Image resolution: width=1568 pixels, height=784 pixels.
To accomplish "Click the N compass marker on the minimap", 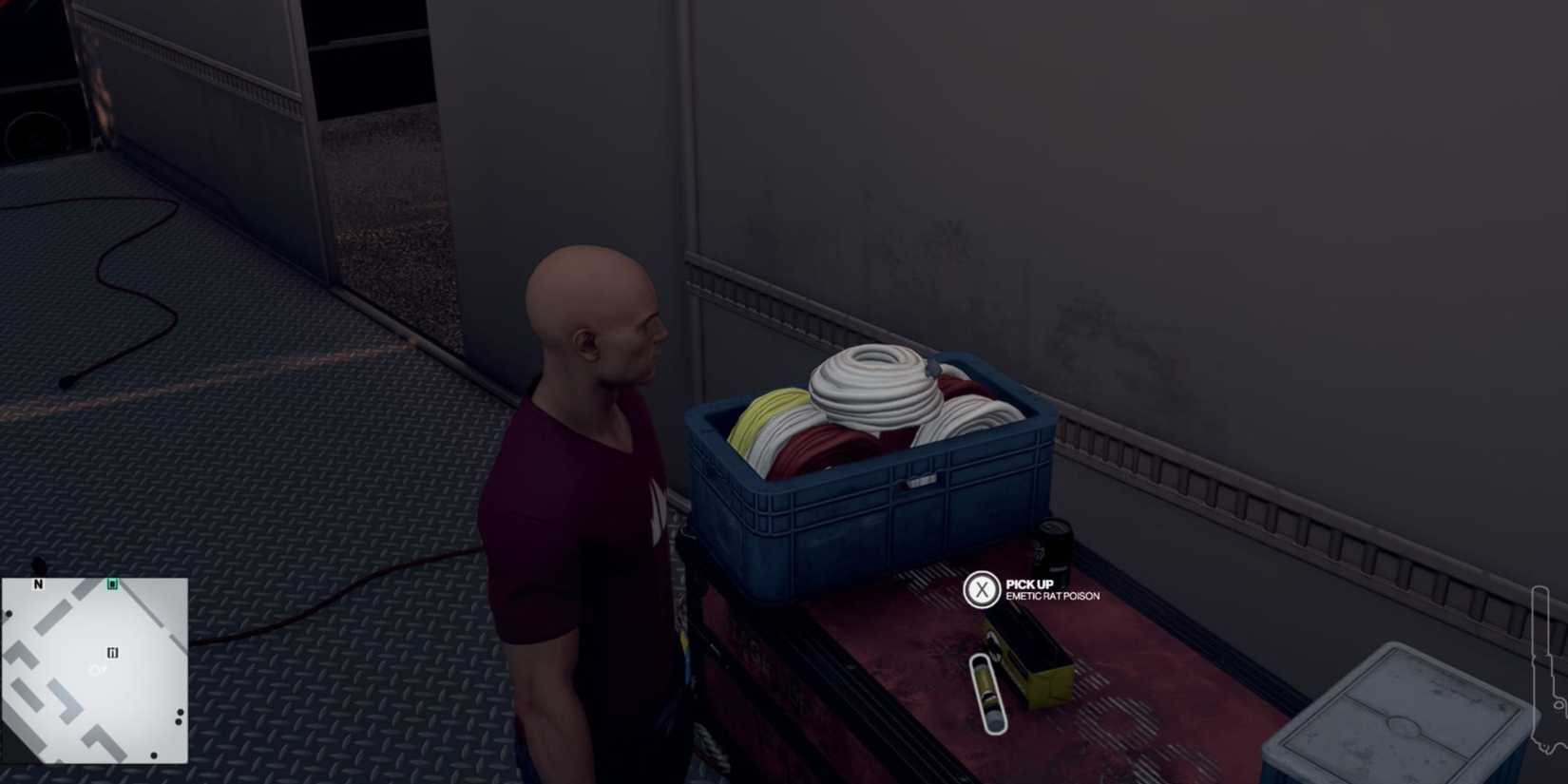I will coord(38,583).
